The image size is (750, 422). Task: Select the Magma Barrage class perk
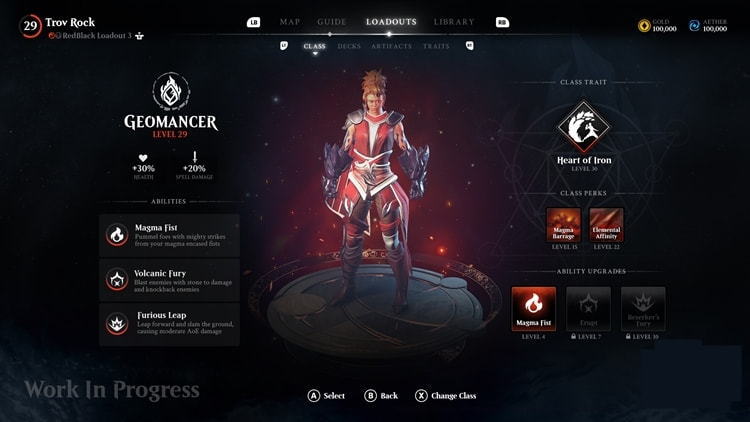[563, 224]
